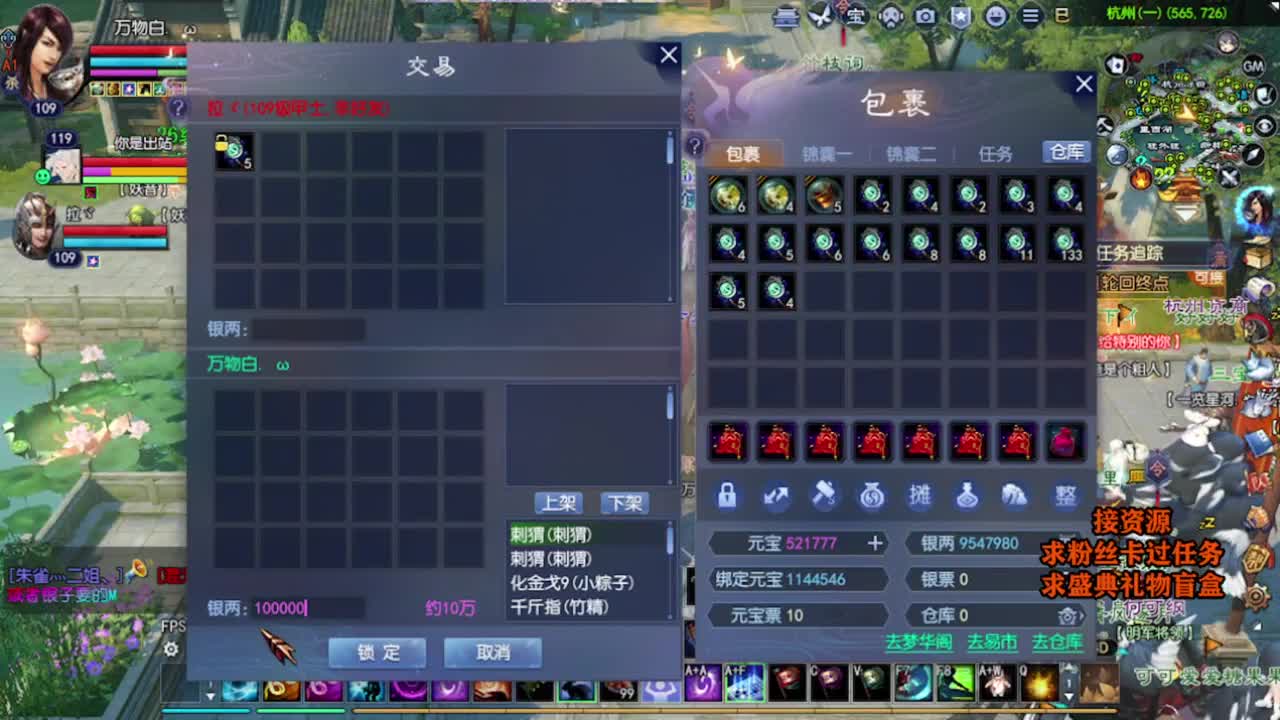
Task: Open the smiley emote icon in top bar
Action: (x=994, y=17)
